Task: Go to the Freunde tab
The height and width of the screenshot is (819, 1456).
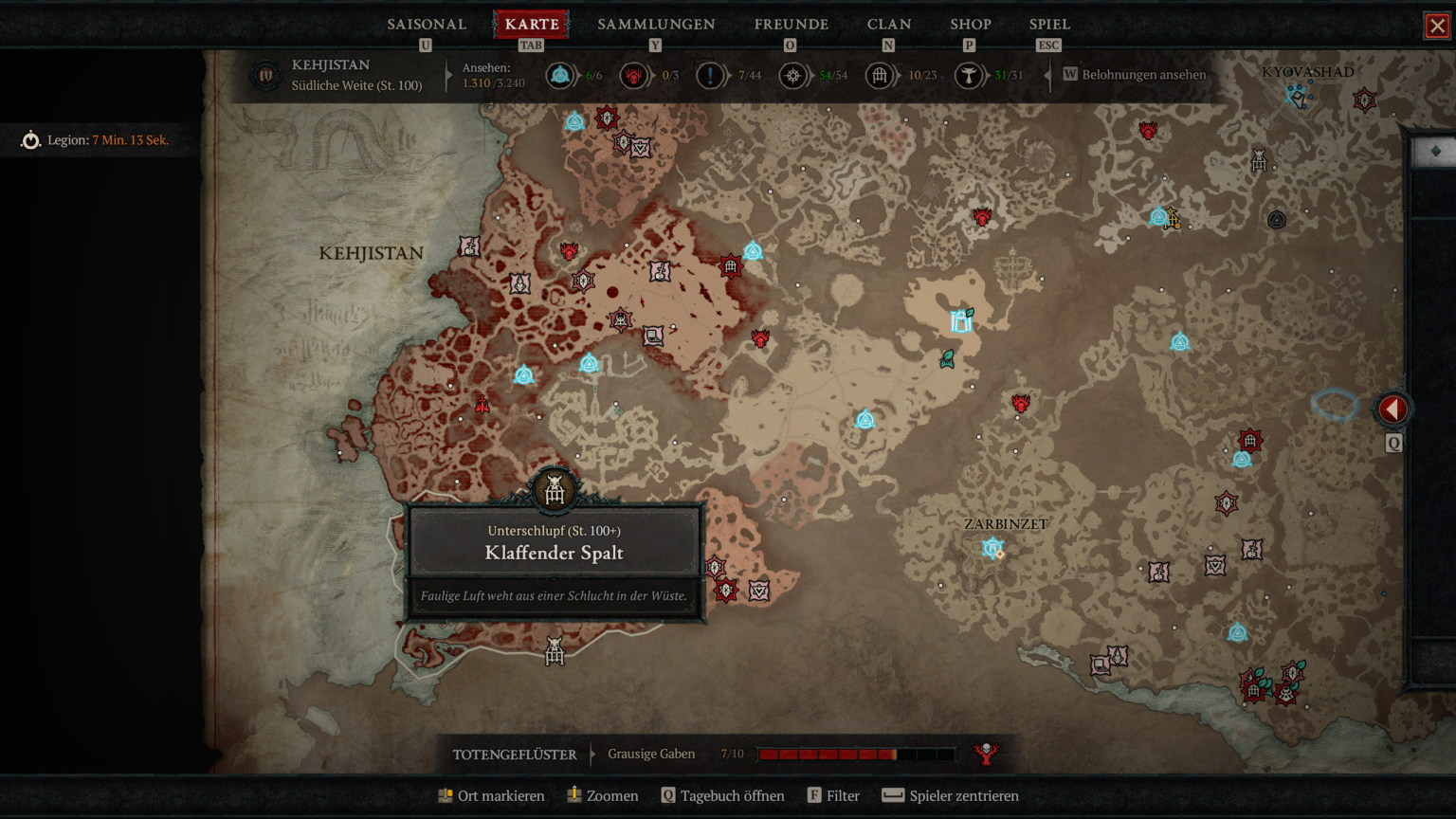Action: tap(791, 25)
